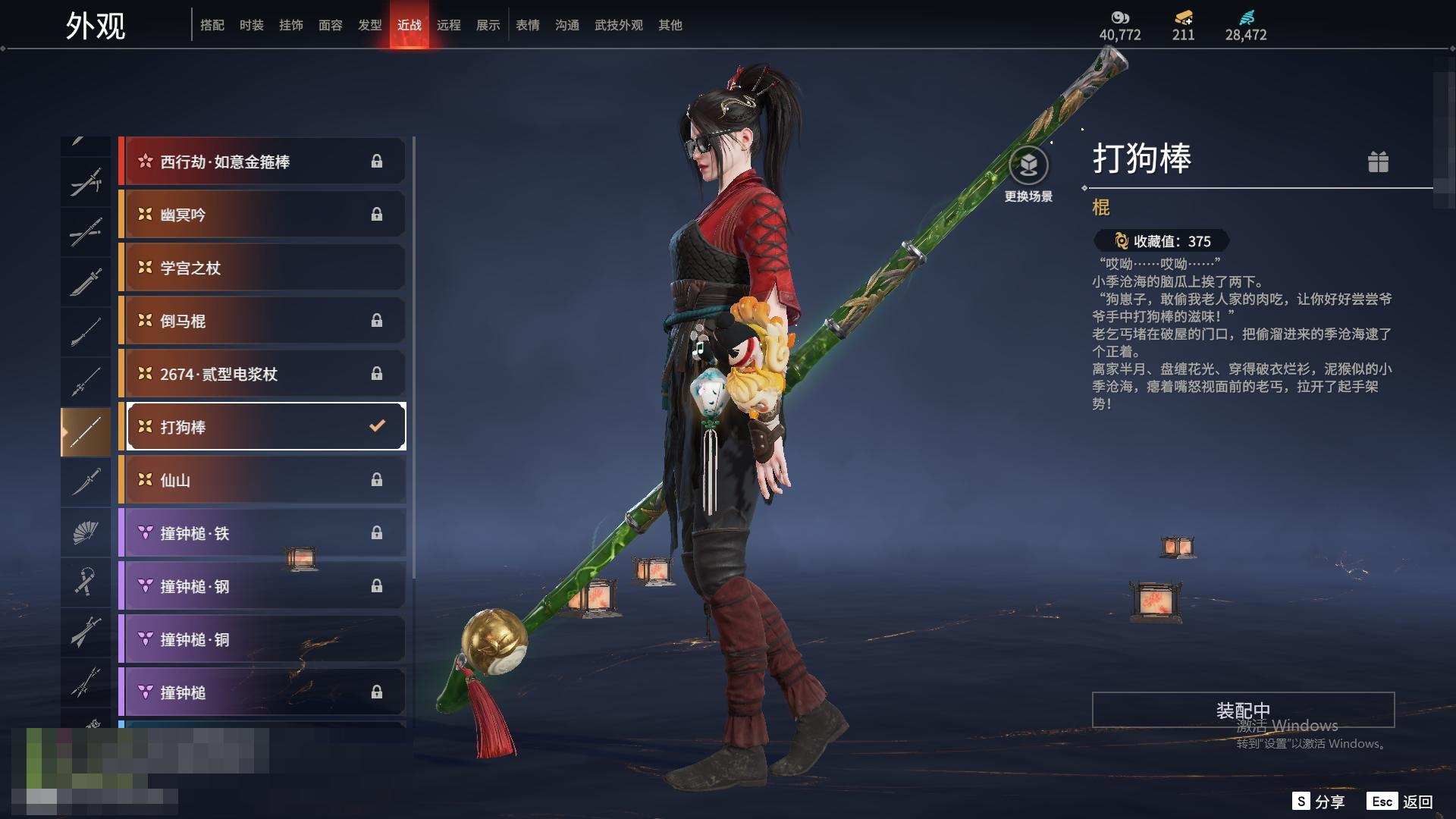Choose the 2674·贰型电浆杖 skin
The height and width of the screenshot is (819, 1456).
[x=262, y=374]
